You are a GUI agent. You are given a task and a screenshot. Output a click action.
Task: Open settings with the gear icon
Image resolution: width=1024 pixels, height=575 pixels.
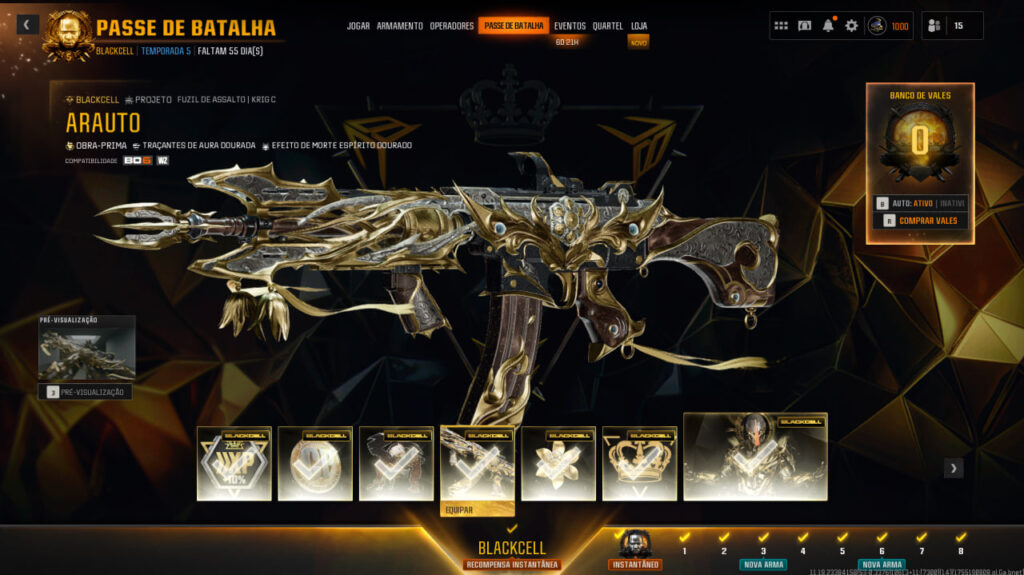tap(851, 26)
